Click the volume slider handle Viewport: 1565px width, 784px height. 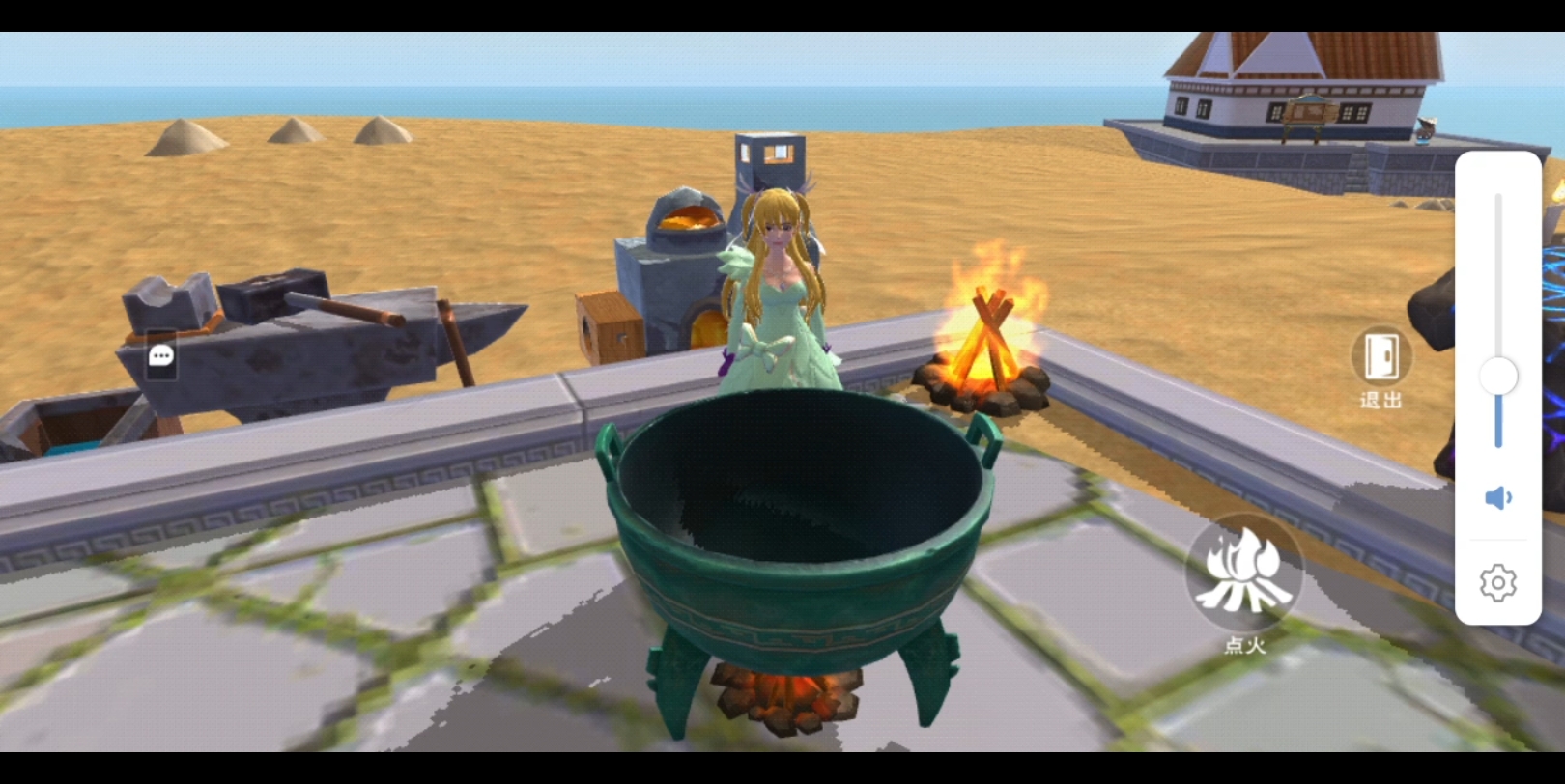click(1498, 376)
